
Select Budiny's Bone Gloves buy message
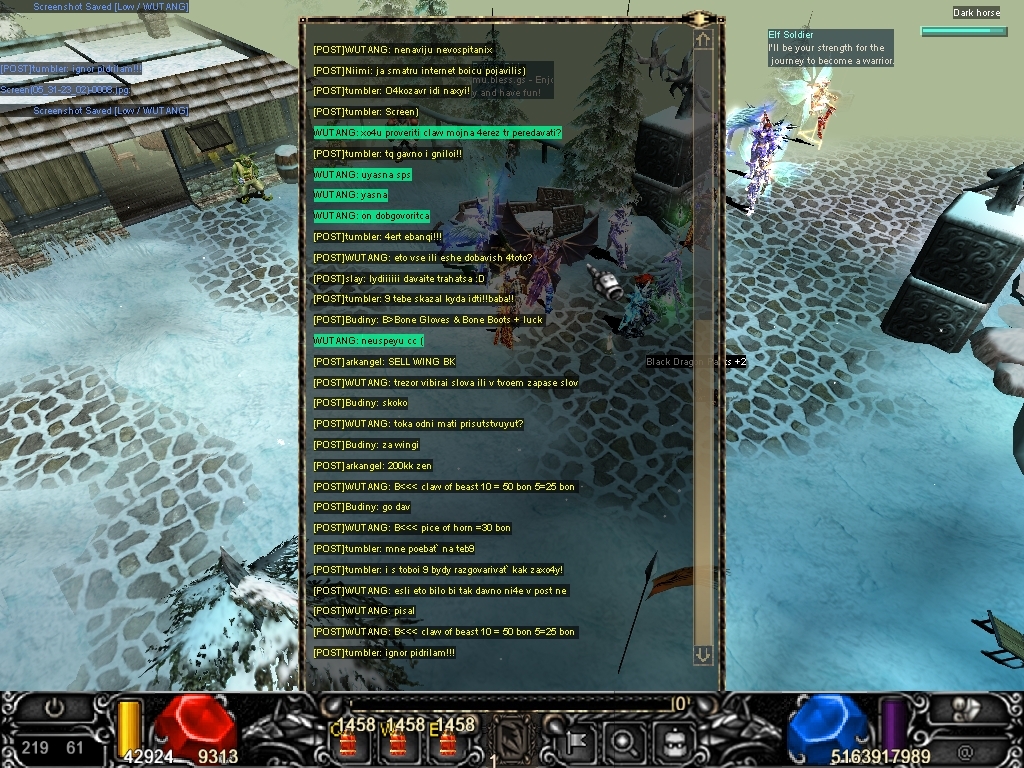428,320
